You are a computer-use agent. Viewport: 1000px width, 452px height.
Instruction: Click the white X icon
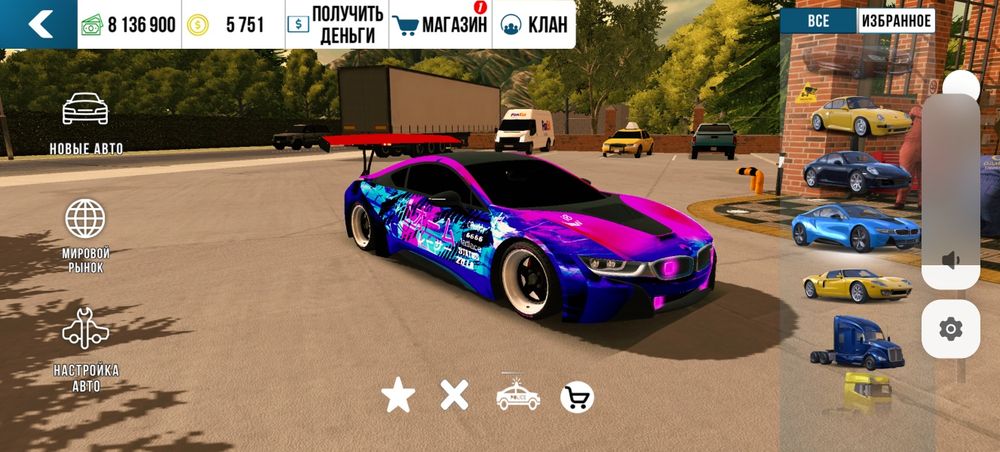[x=455, y=396]
